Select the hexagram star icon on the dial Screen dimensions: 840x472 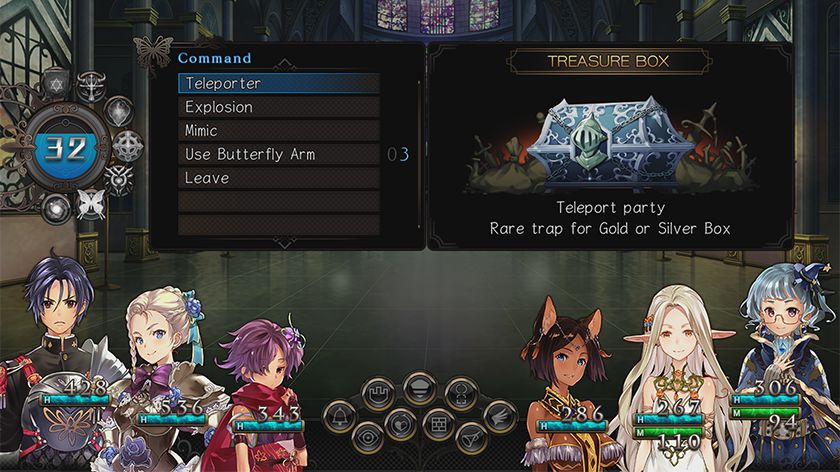(56, 84)
